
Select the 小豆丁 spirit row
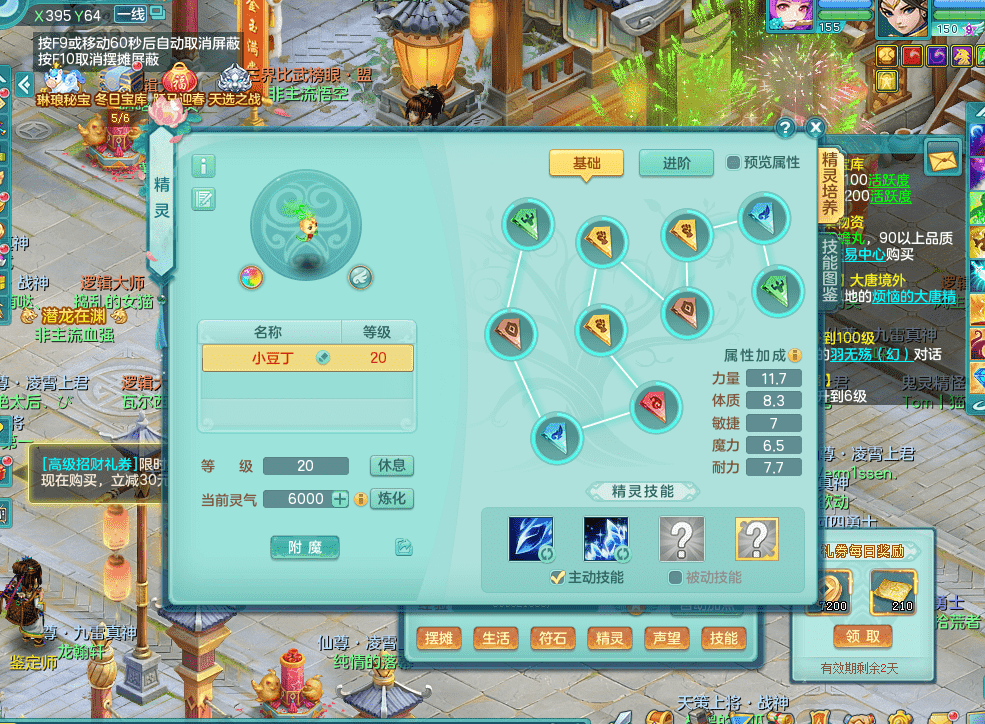[308, 358]
